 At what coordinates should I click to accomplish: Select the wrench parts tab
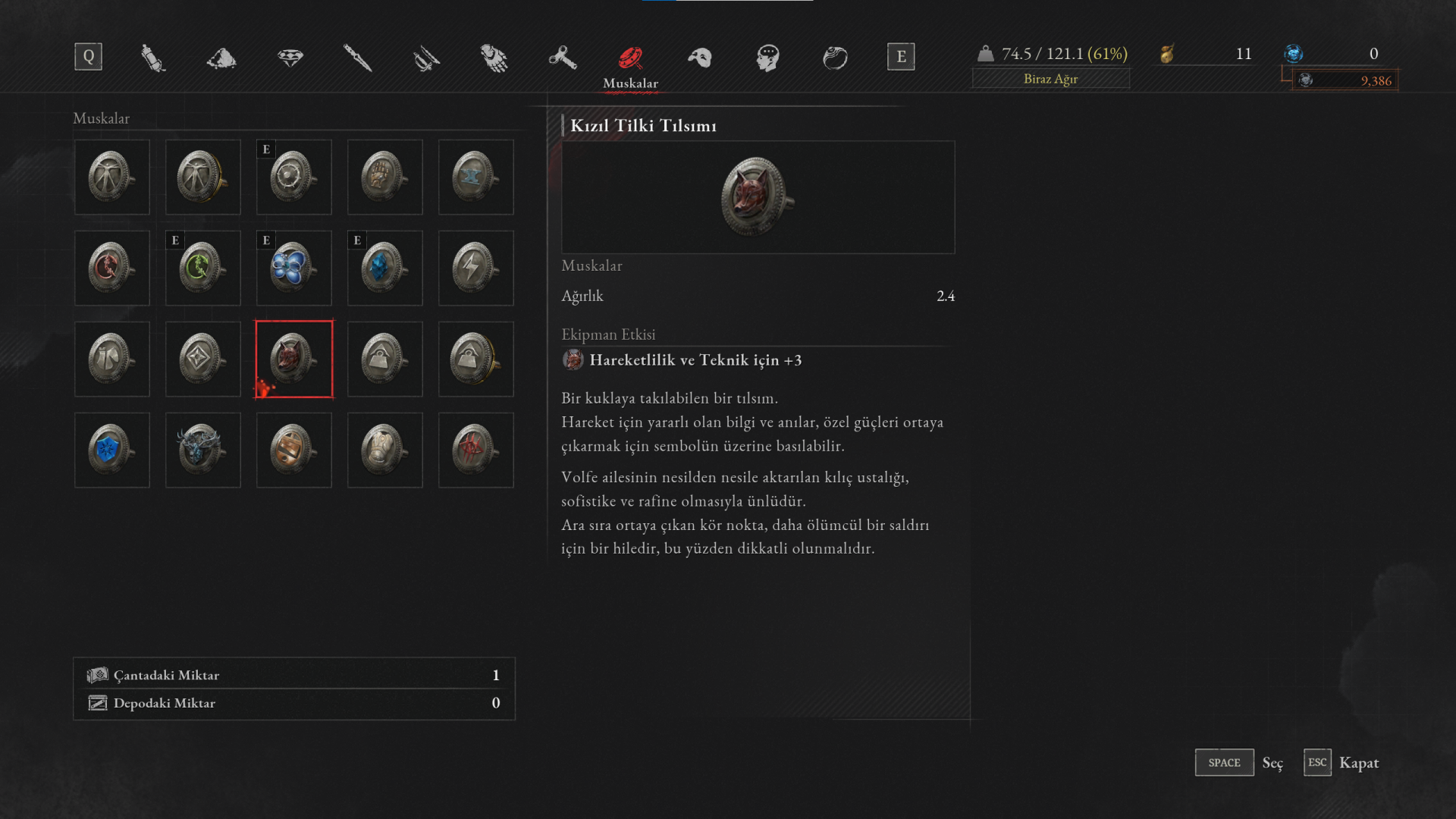pos(562,58)
